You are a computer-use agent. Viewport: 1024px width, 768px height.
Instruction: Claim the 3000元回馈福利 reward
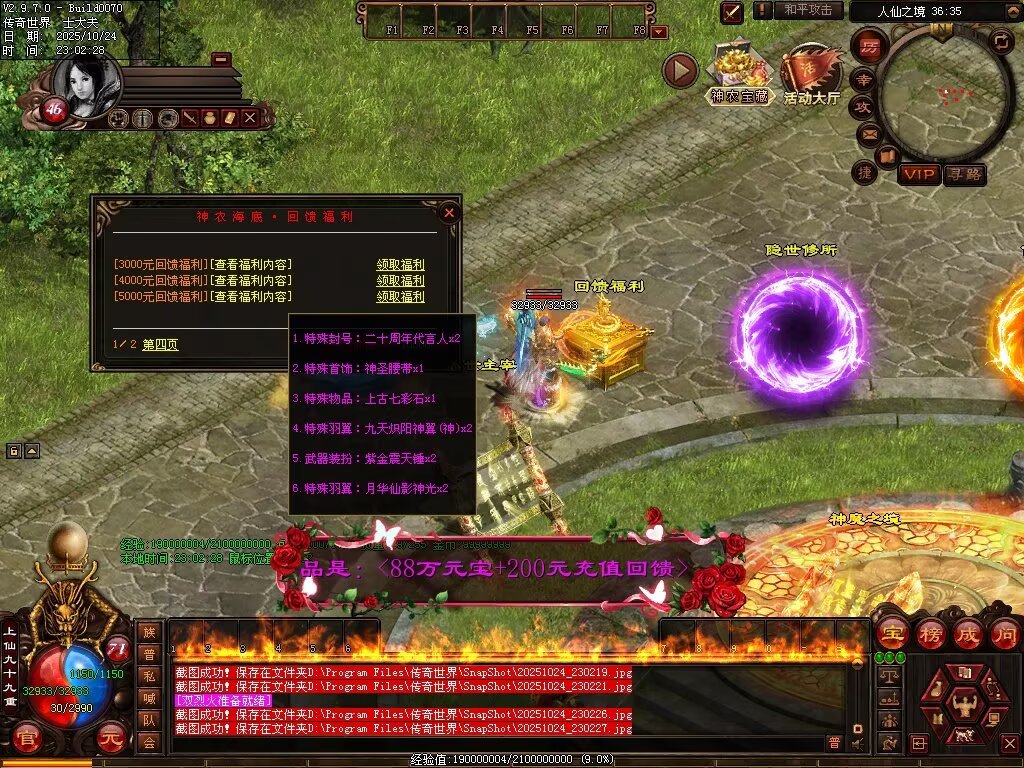[x=400, y=265]
